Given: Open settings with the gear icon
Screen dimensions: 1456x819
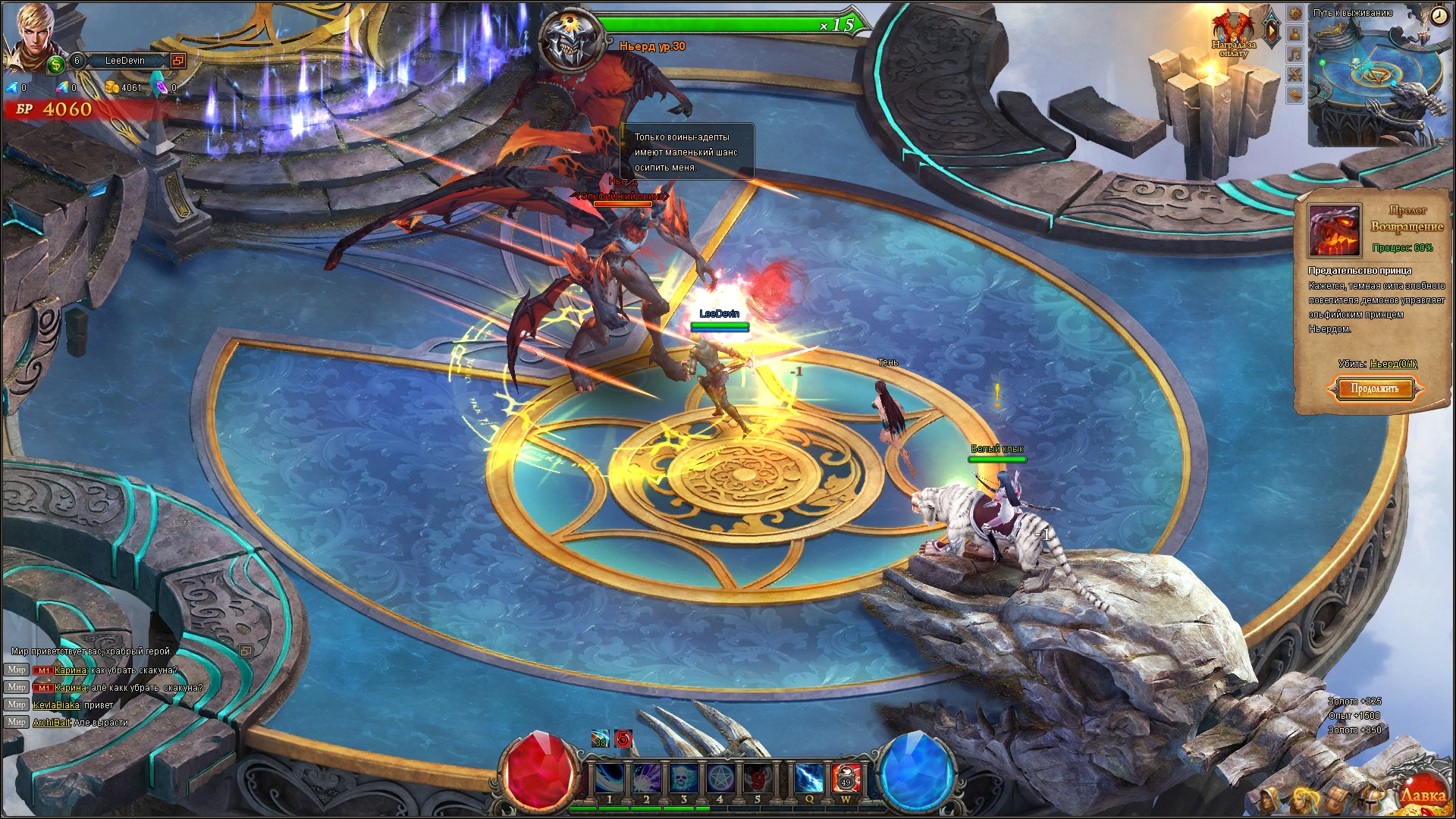Looking at the screenshot, I should [1294, 13].
